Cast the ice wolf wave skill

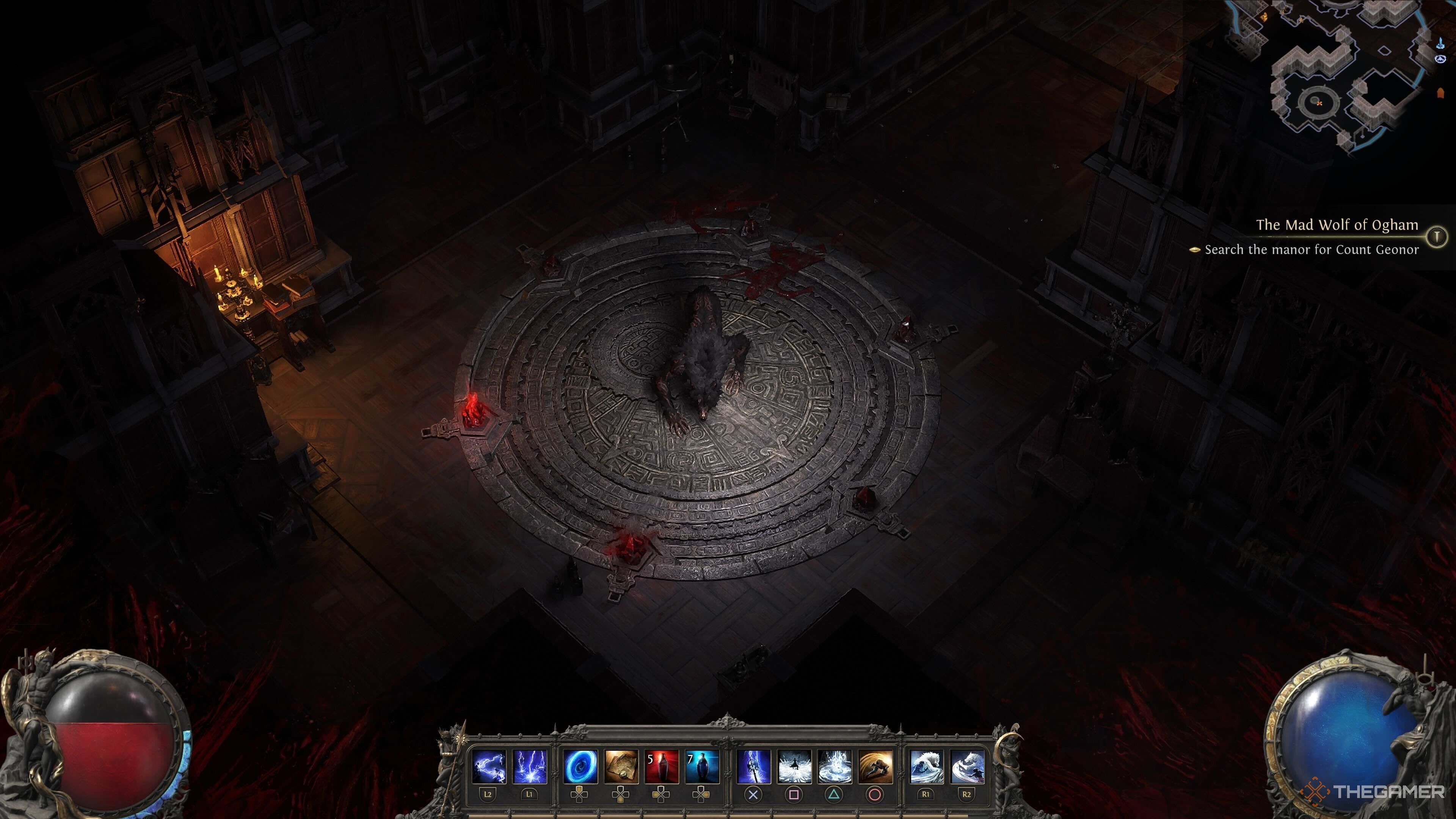click(926, 767)
